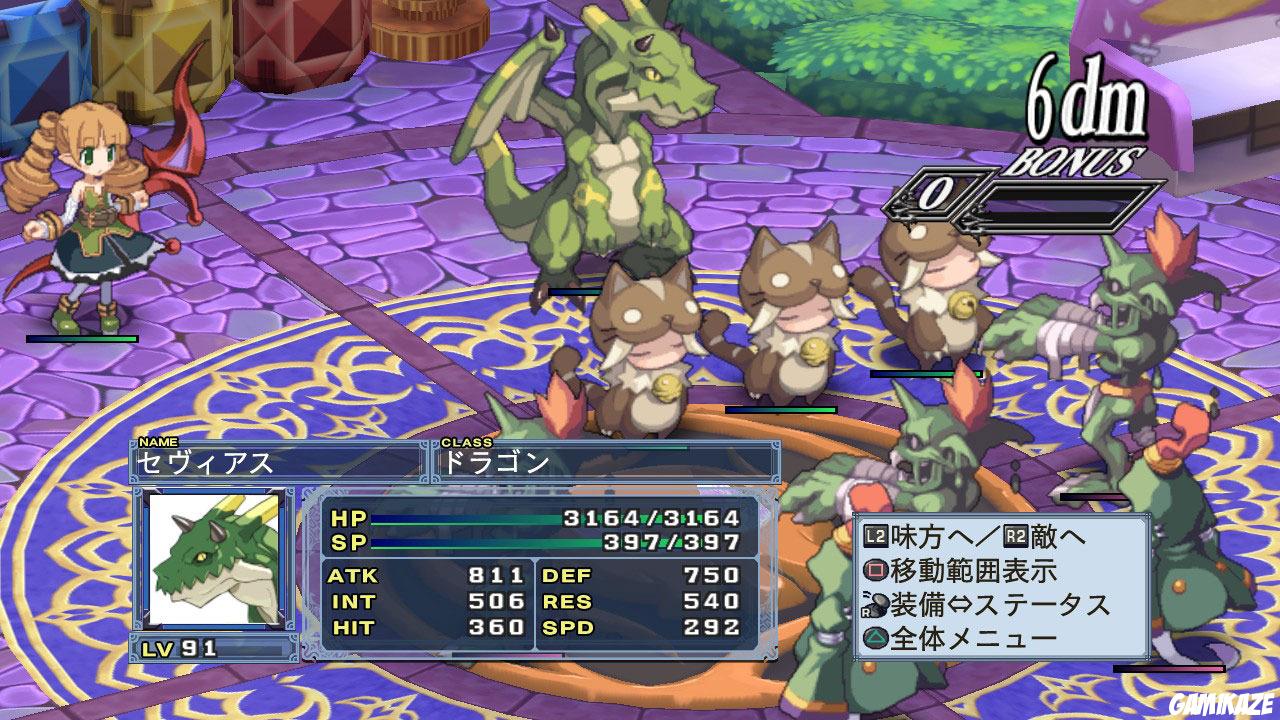Click the square button icon beside 移動範囲表示

pos(875,569)
